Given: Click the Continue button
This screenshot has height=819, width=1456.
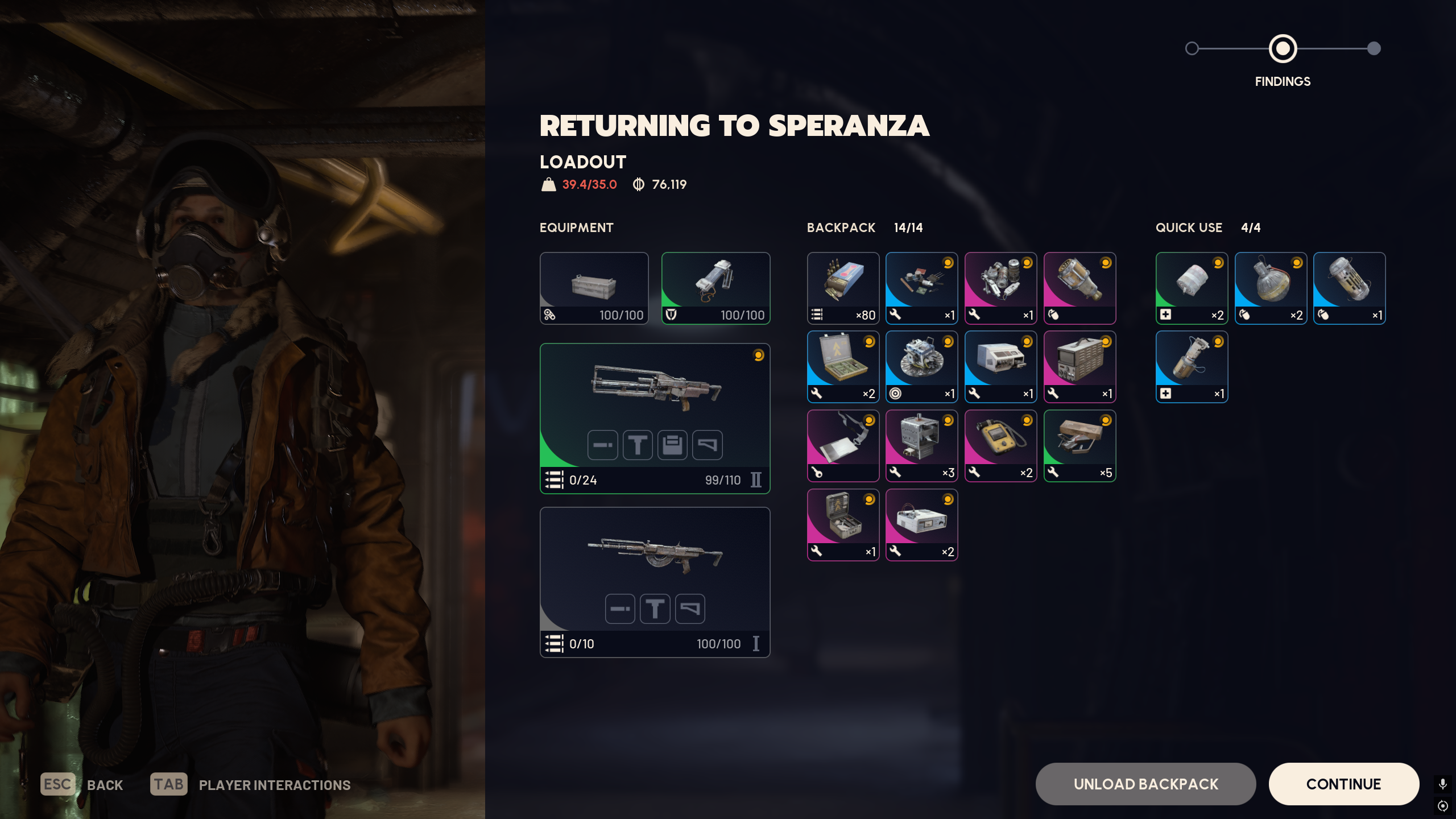Looking at the screenshot, I should [1343, 784].
